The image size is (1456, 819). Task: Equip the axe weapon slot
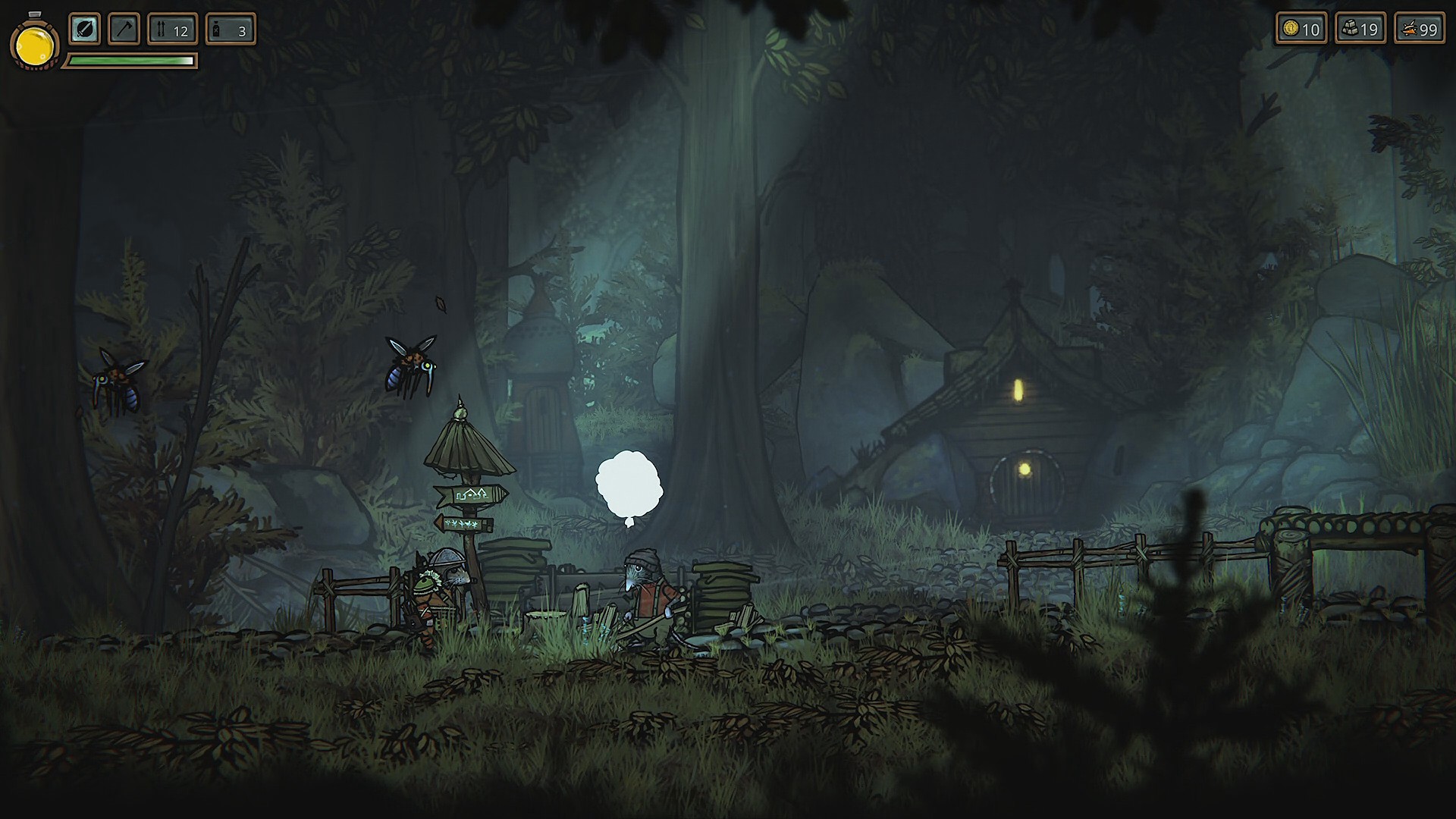click(124, 30)
